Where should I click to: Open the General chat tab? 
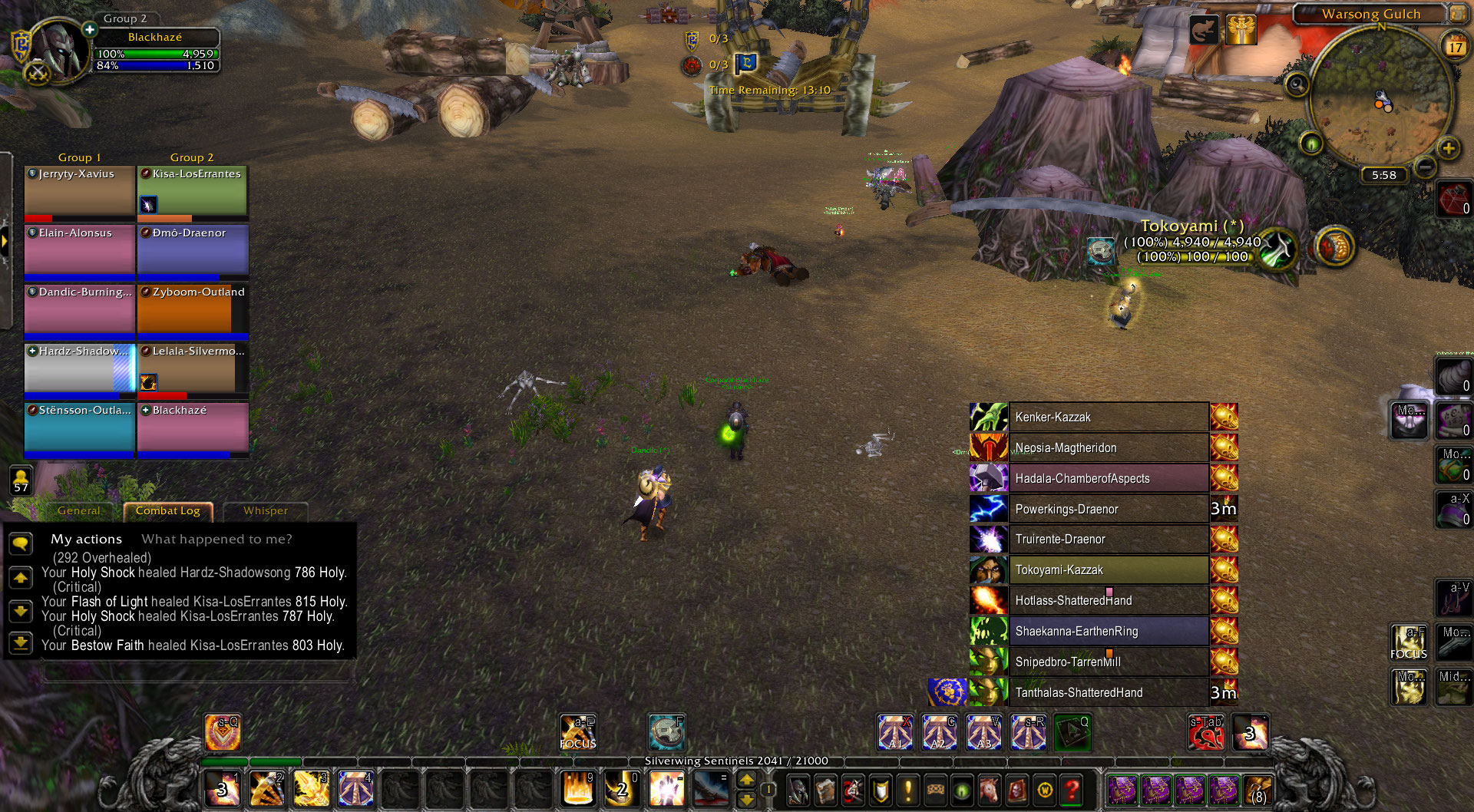tap(78, 511)
